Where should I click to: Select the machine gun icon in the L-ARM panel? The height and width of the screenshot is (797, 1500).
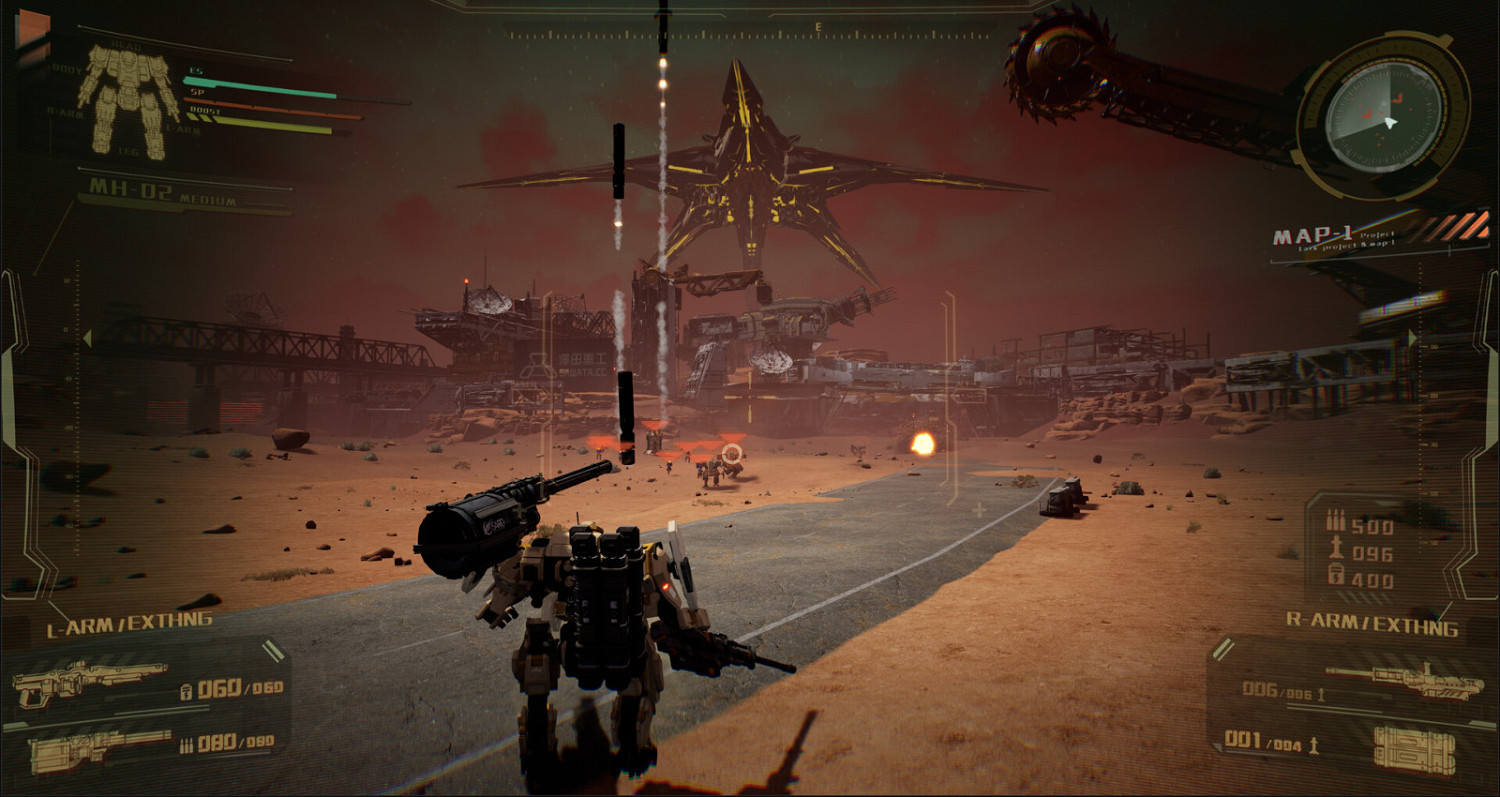click(x=99, y=753)
